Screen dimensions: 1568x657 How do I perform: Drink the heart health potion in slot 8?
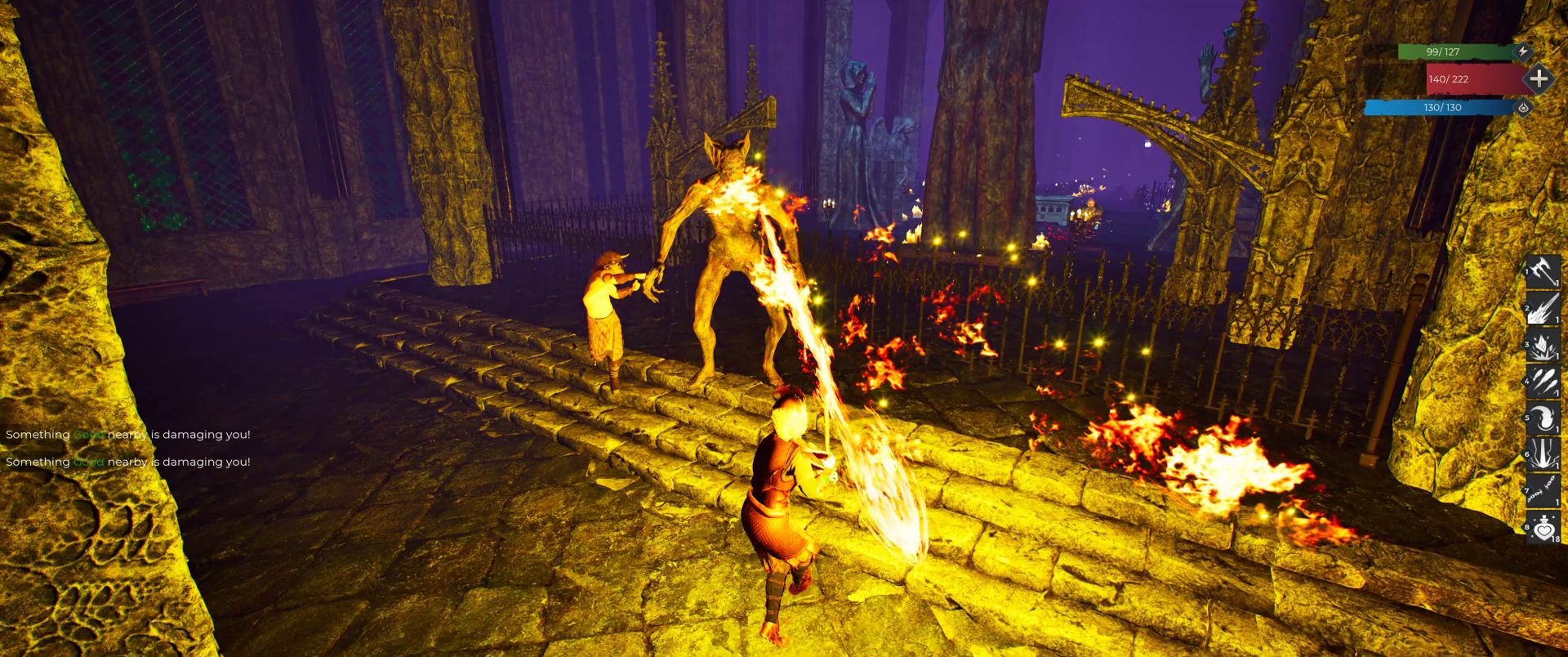[1543, 529]
